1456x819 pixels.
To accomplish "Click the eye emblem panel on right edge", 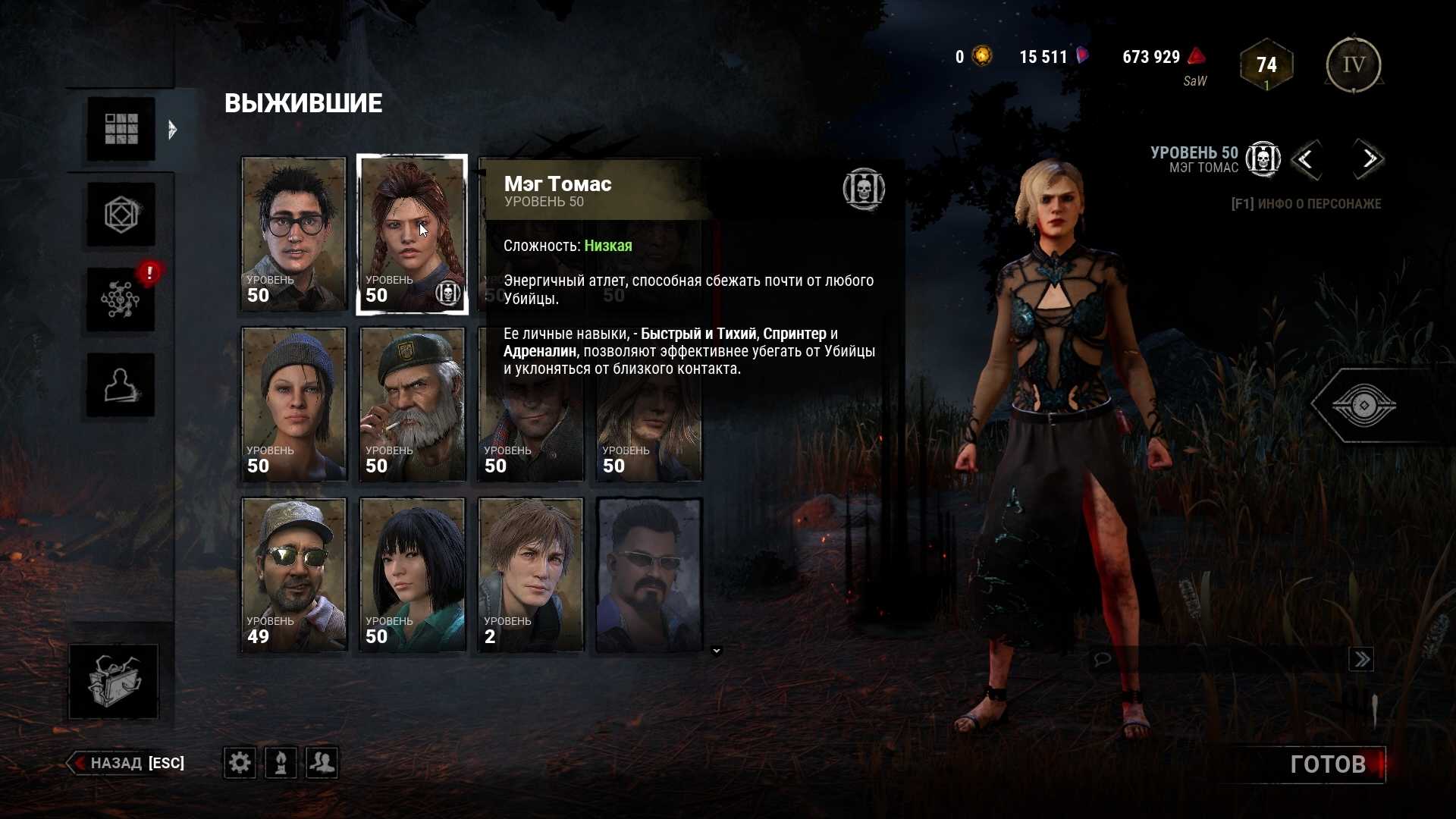I will pos(1363,406).
